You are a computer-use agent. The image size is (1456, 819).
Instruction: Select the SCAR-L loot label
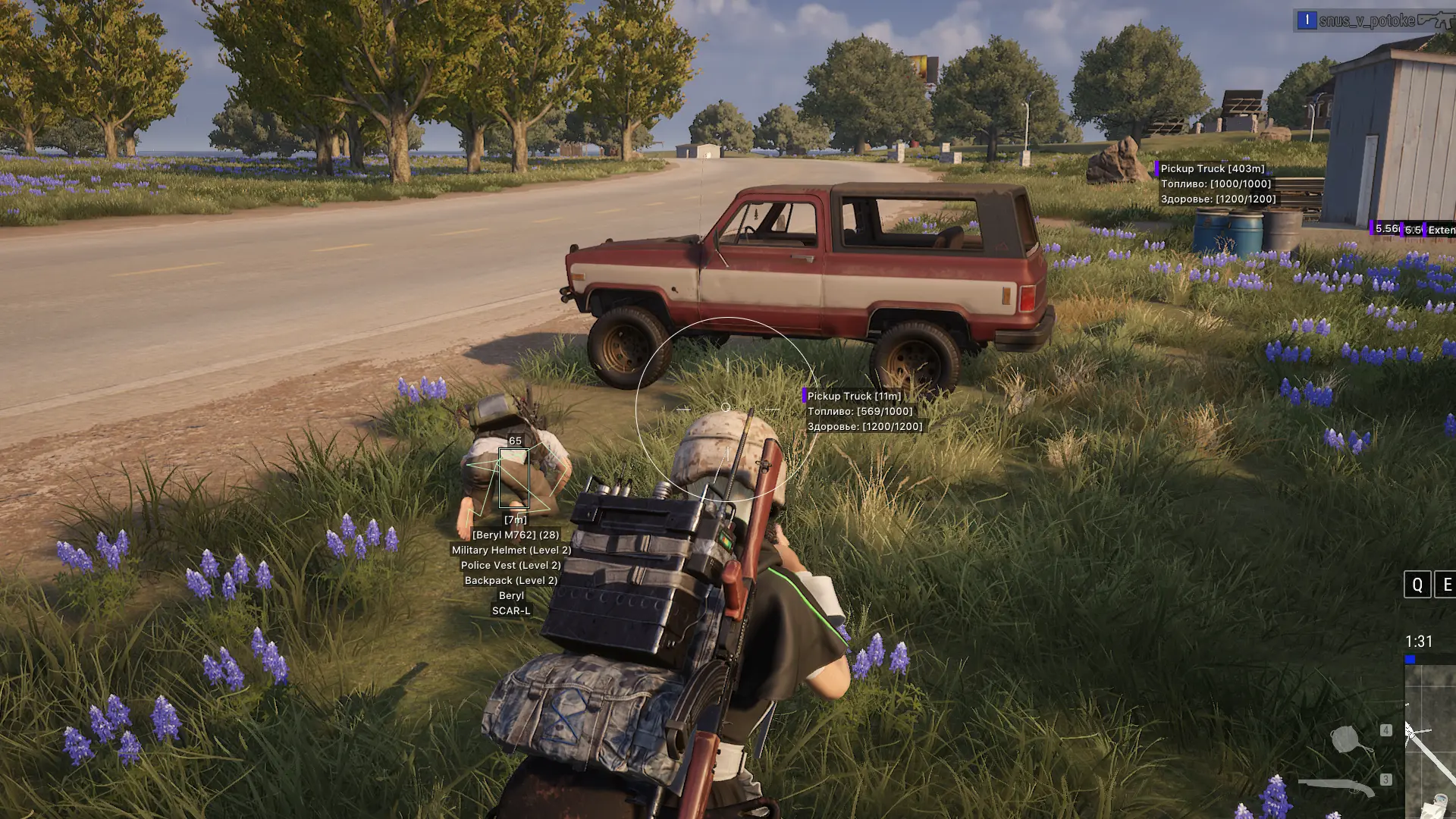tap(512, 610)
